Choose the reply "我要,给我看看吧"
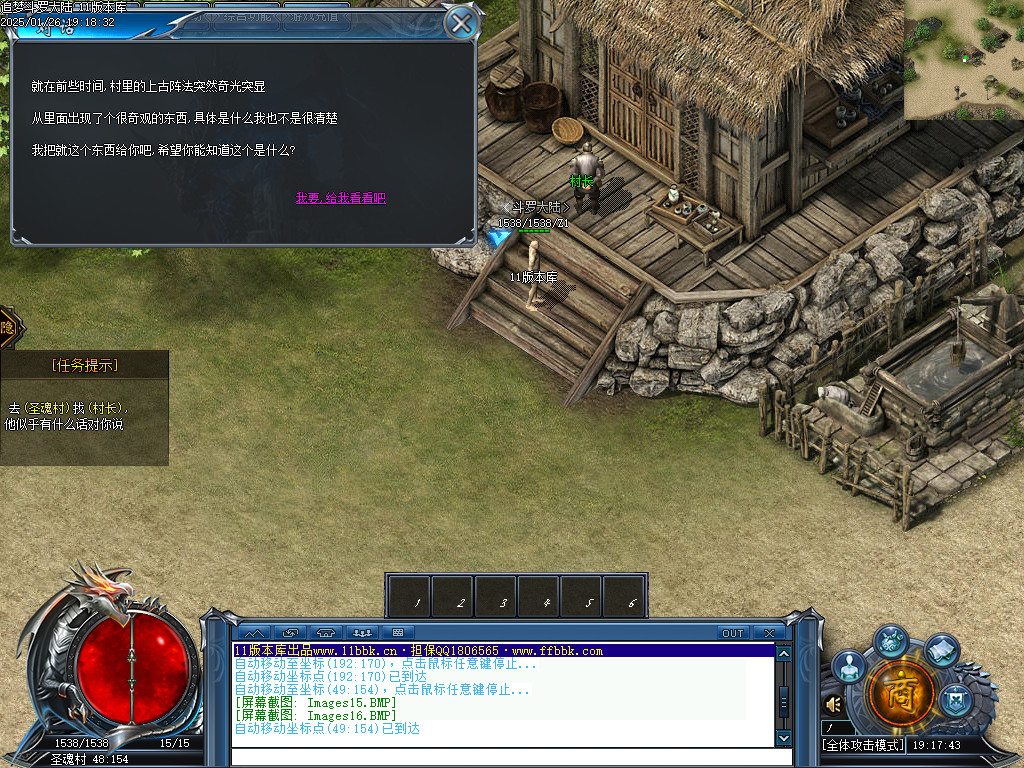The width and height of the screenshot is (1024, 768). point(340,198)
